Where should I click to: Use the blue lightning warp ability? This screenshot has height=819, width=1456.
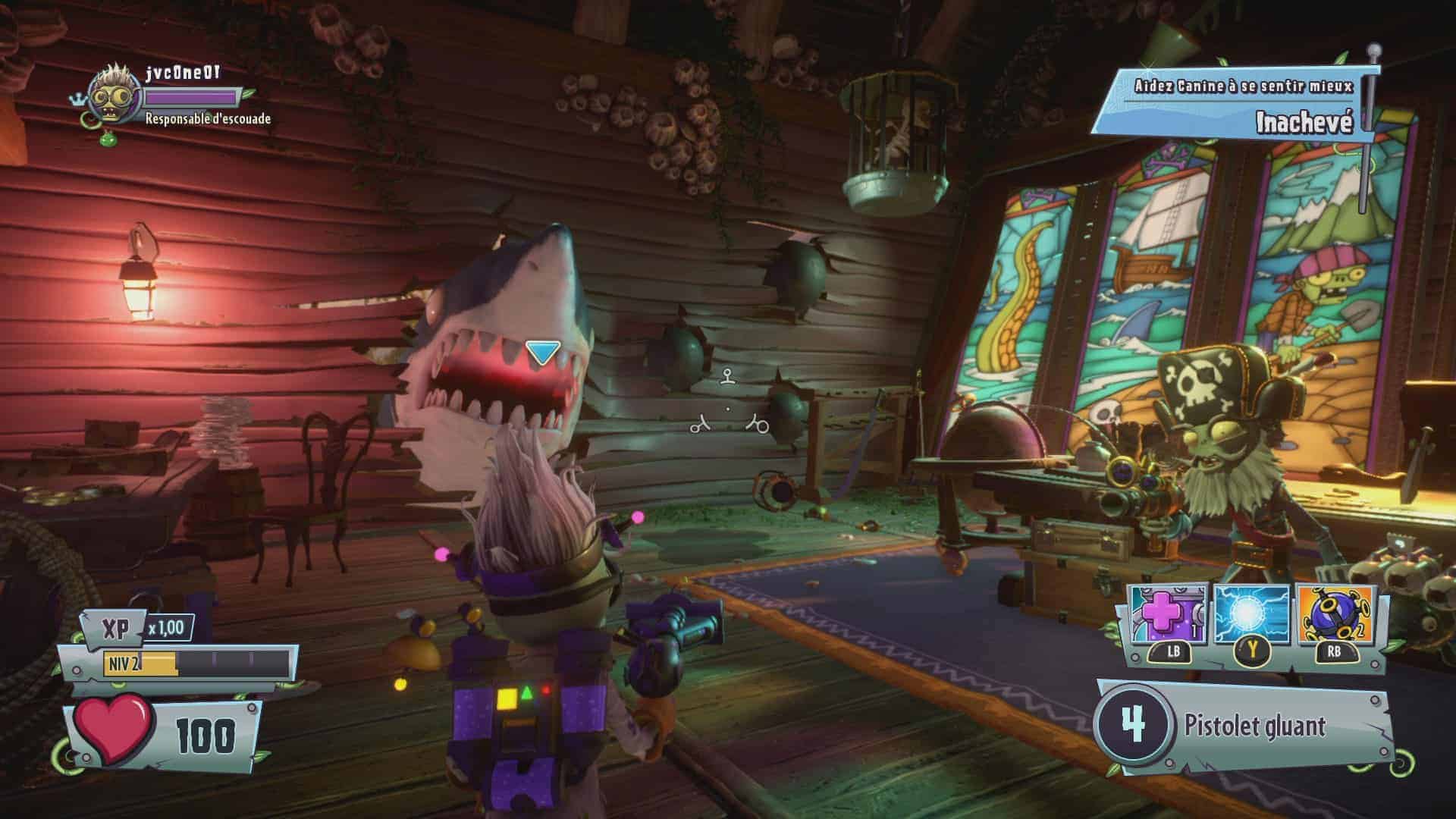(1251, 615)
